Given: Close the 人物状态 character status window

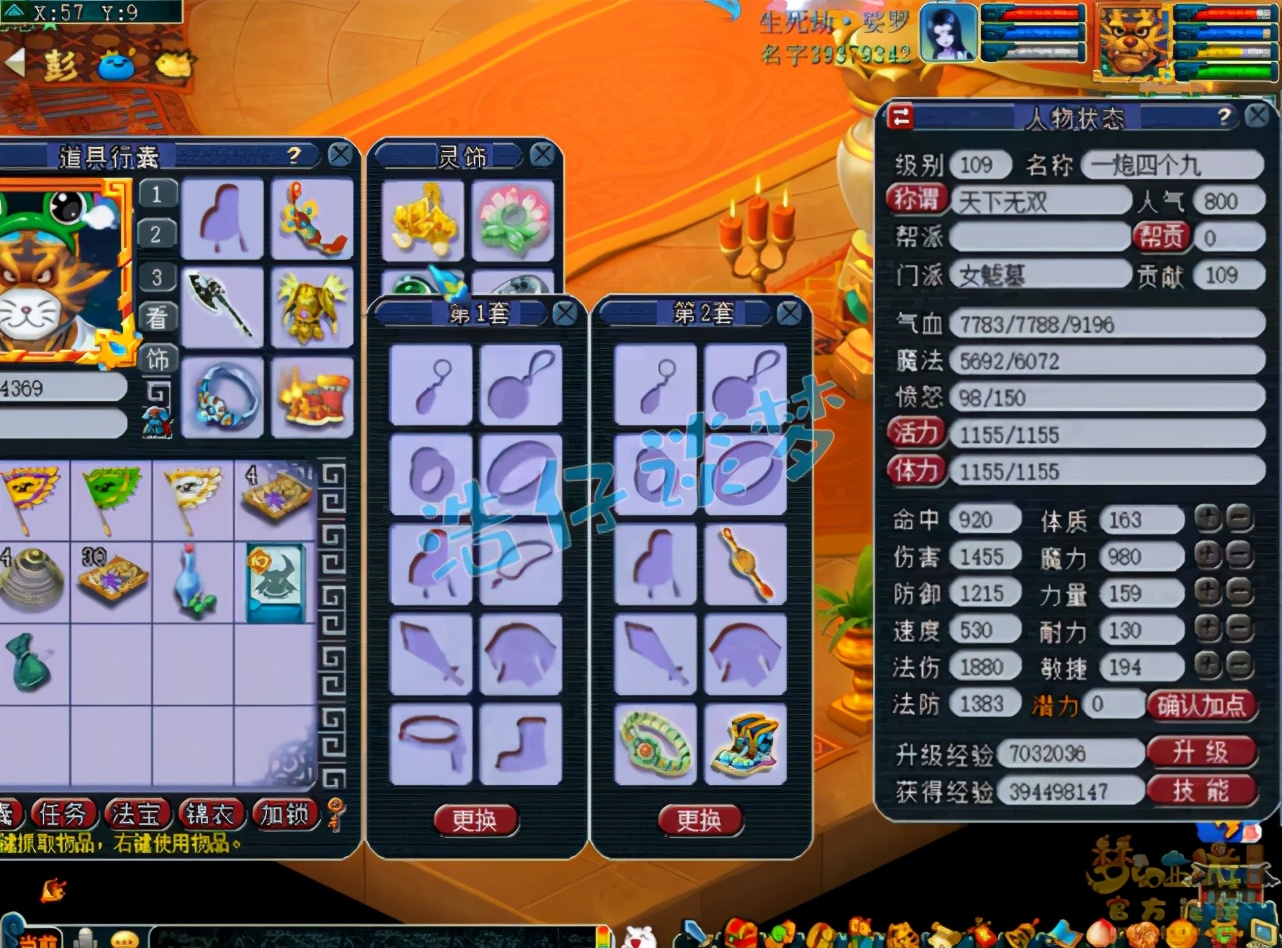Looking at the screenshot, I should [1257, 117].
